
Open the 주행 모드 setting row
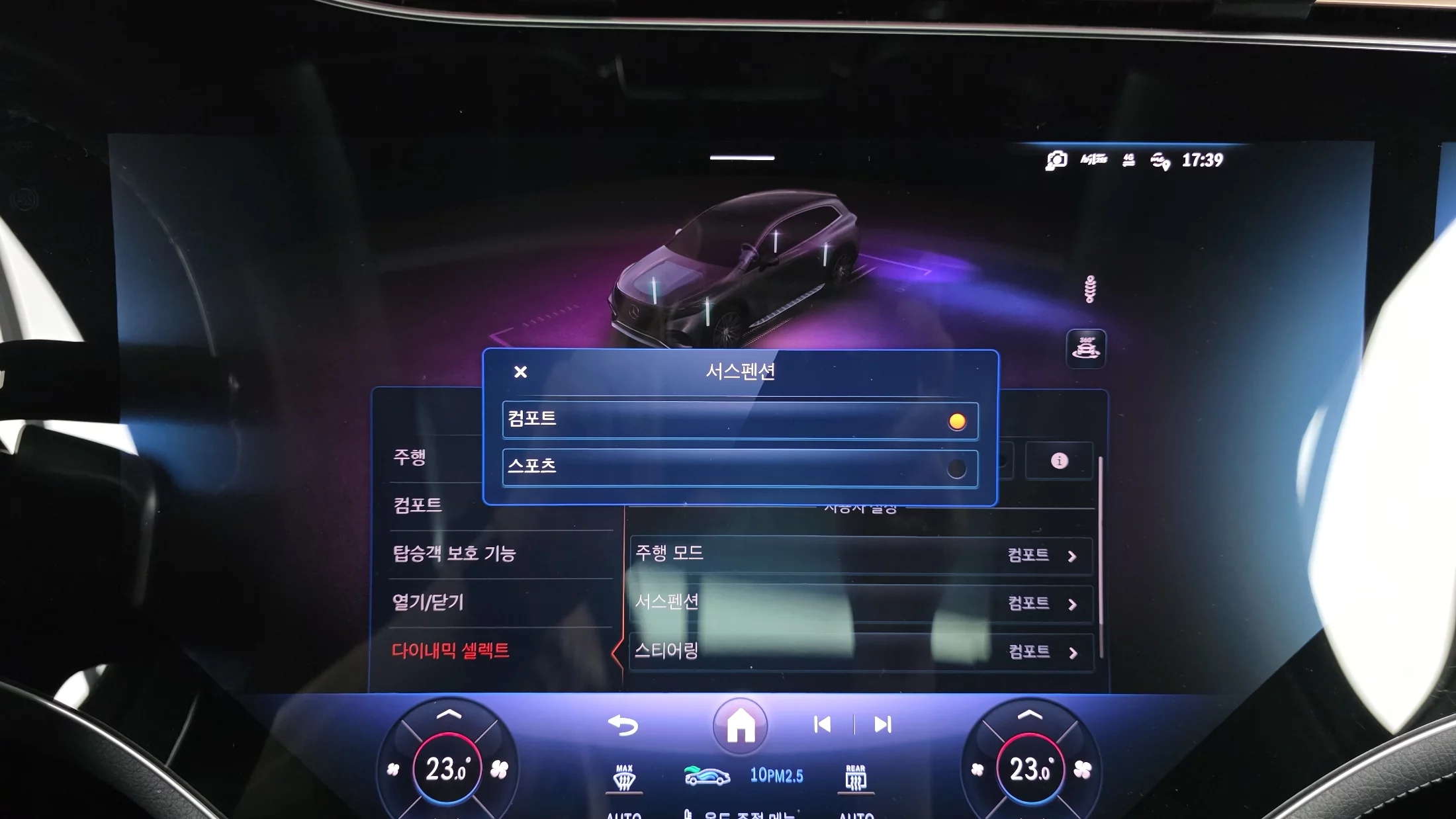pyautogui.click(x=860, y=554)
